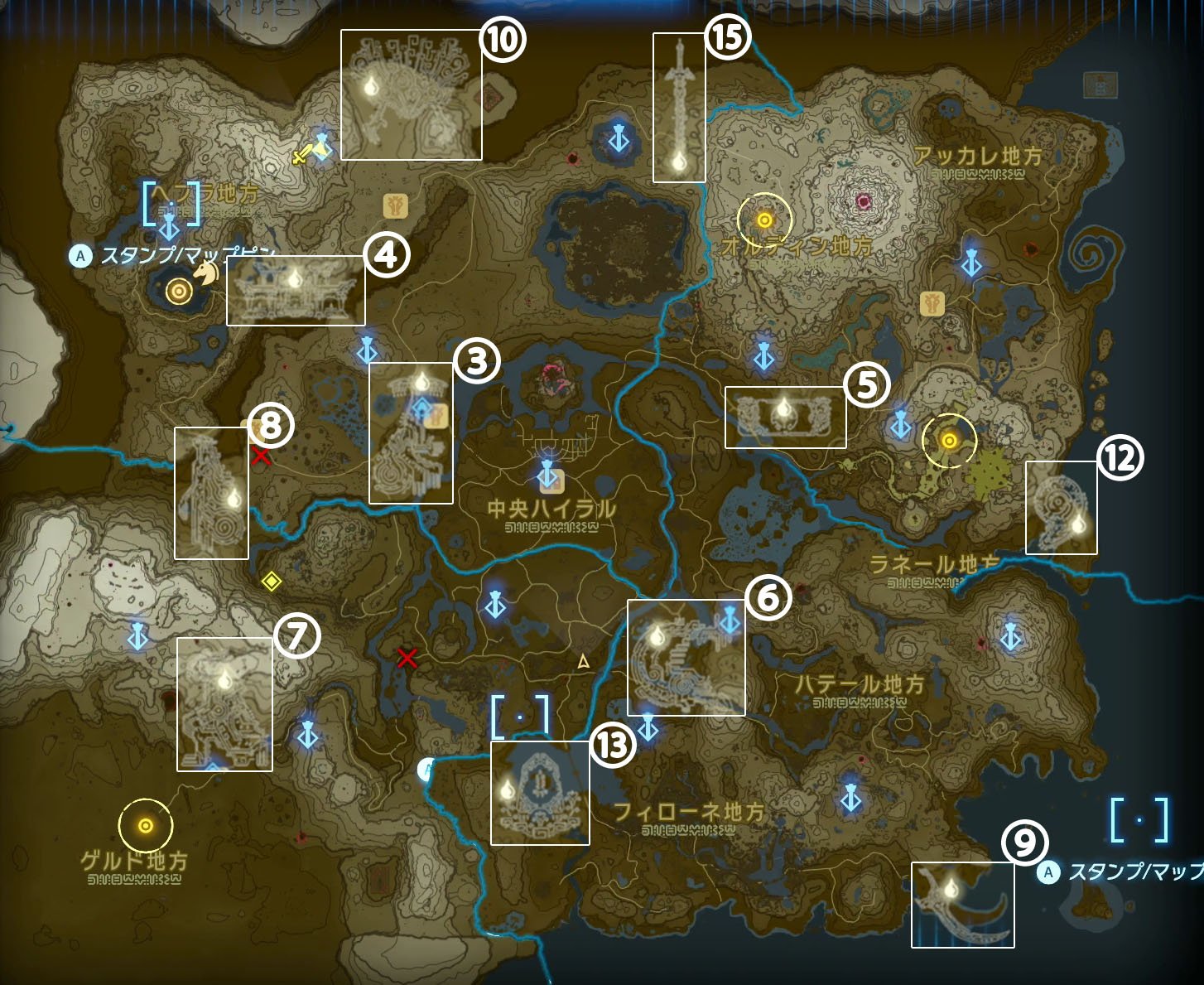
Task: Click the yellow circled stamp near オルディン地方
Action: (x=764, y=220)
